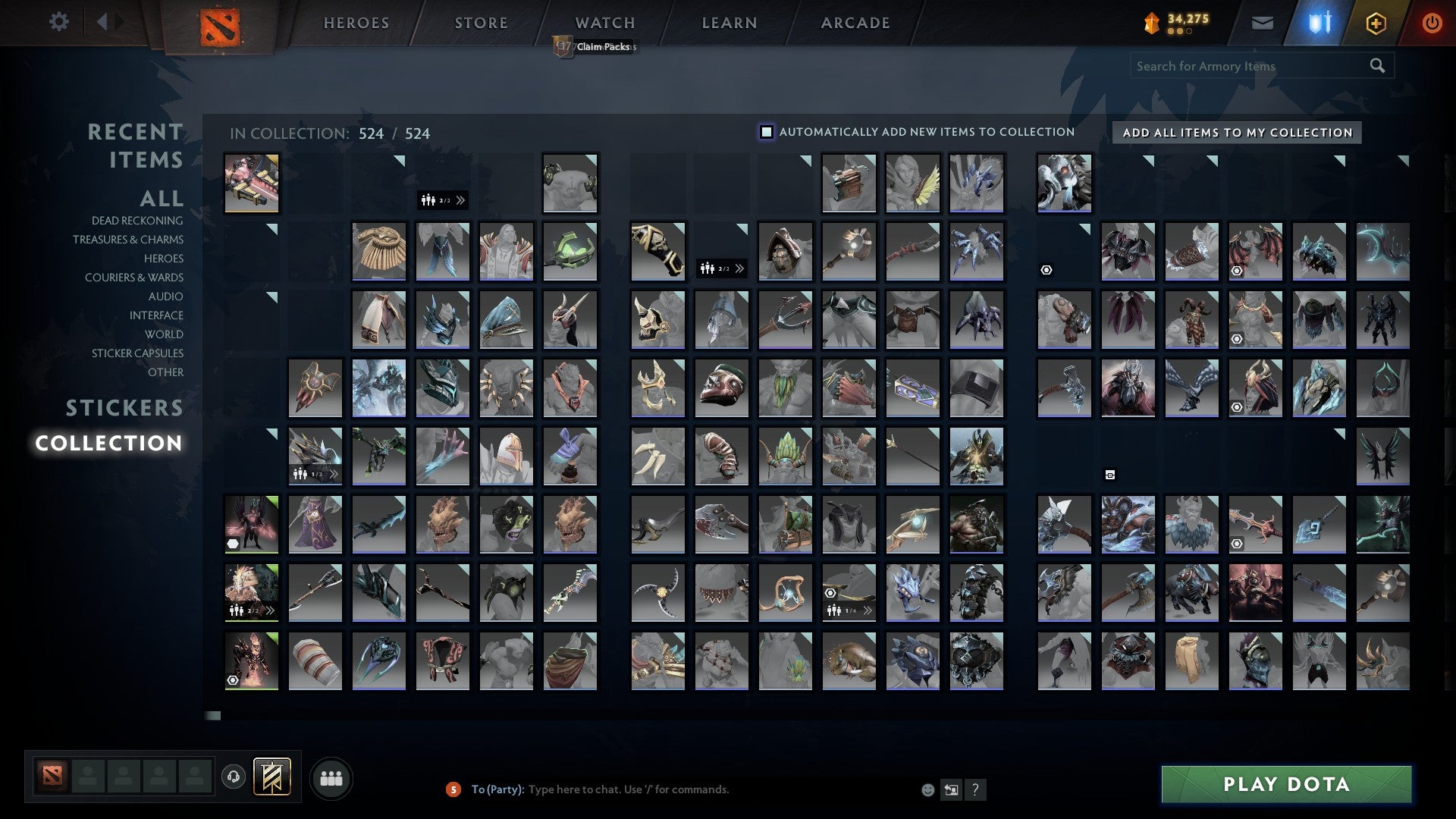The width and height of the screenshot is (1456, 819).
Task: Open the envelope notifications icon in top bar
Action: [x=1262, y=23]
